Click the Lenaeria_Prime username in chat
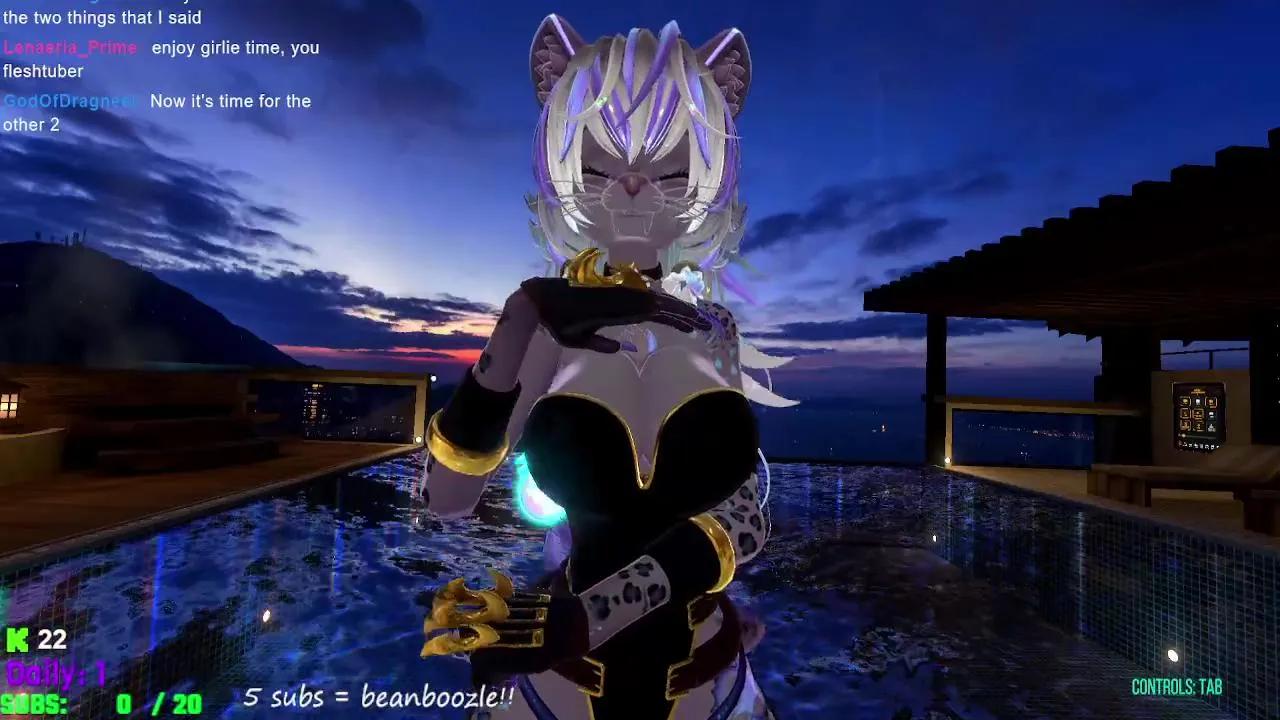This screenshot has width=1280, height=720. click(x=70, y=47)
